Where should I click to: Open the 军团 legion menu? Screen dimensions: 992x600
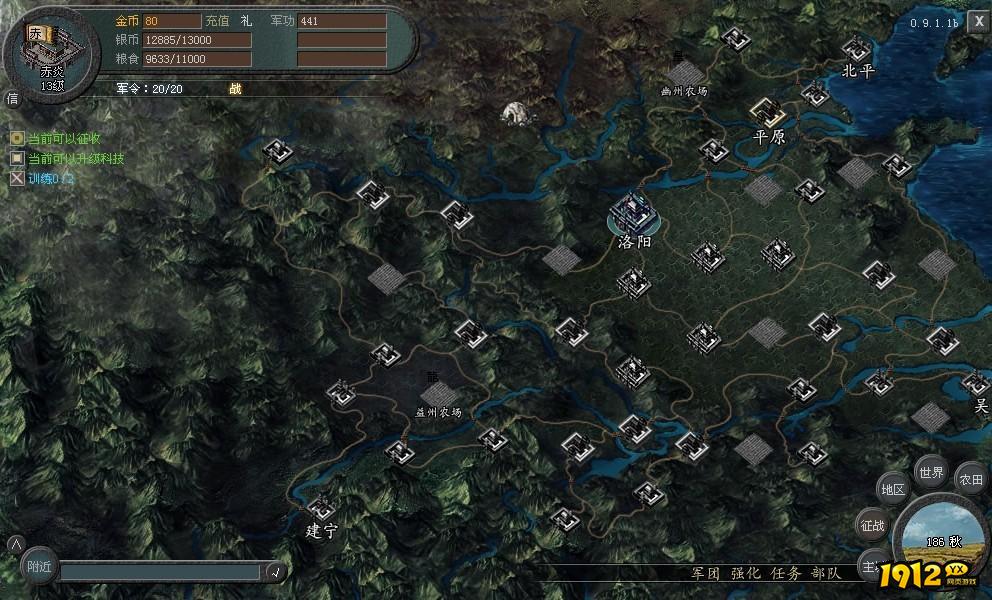click(x=706, y=573)
